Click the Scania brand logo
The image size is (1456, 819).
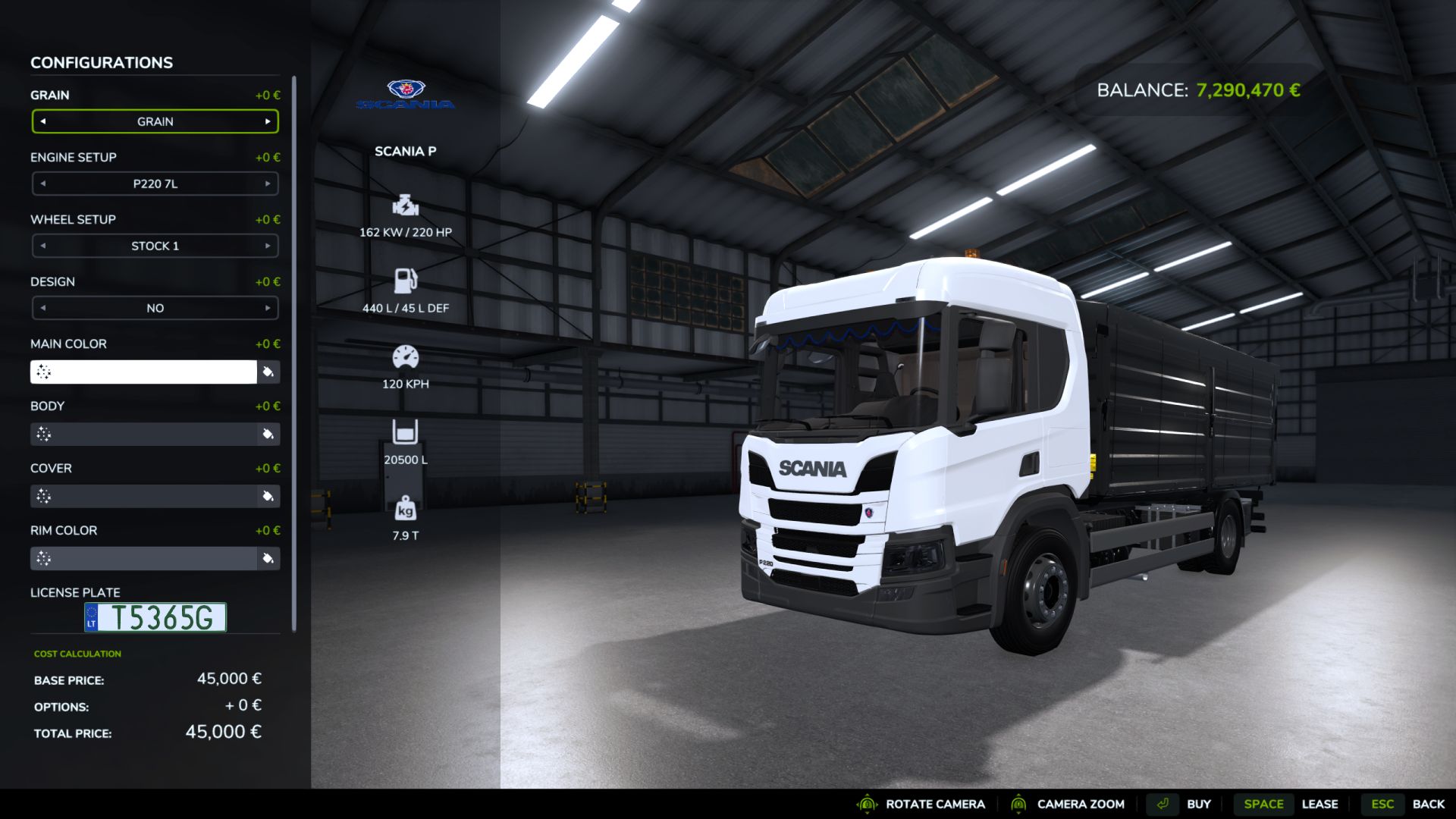[x=406, y=95]
